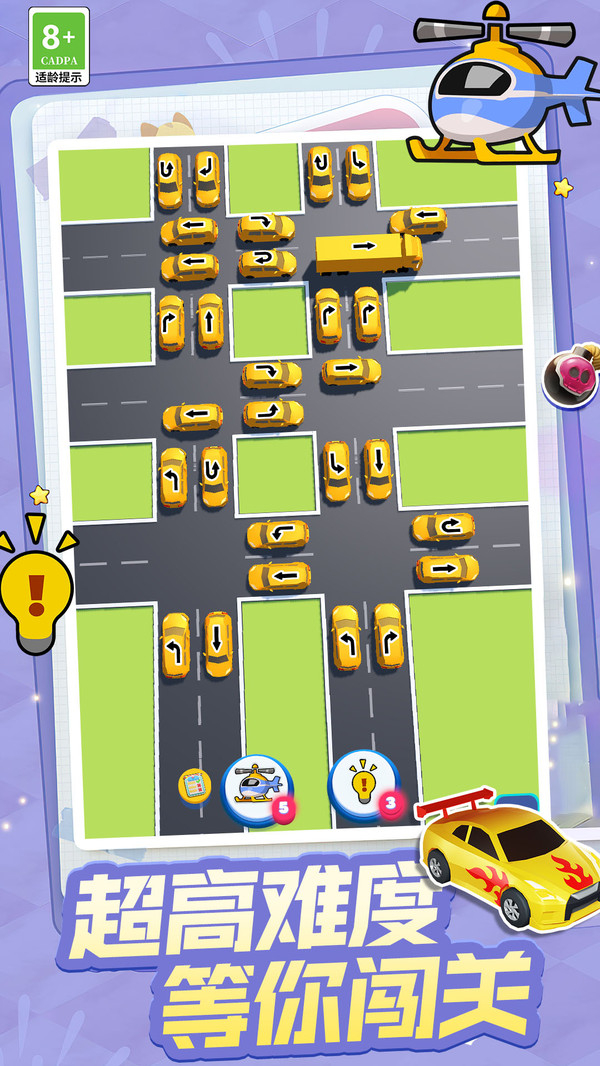Activate the helicopter power-up button
Image resolution: width=600 pixels, height=1066 pixels.
[x=257, y=786]
